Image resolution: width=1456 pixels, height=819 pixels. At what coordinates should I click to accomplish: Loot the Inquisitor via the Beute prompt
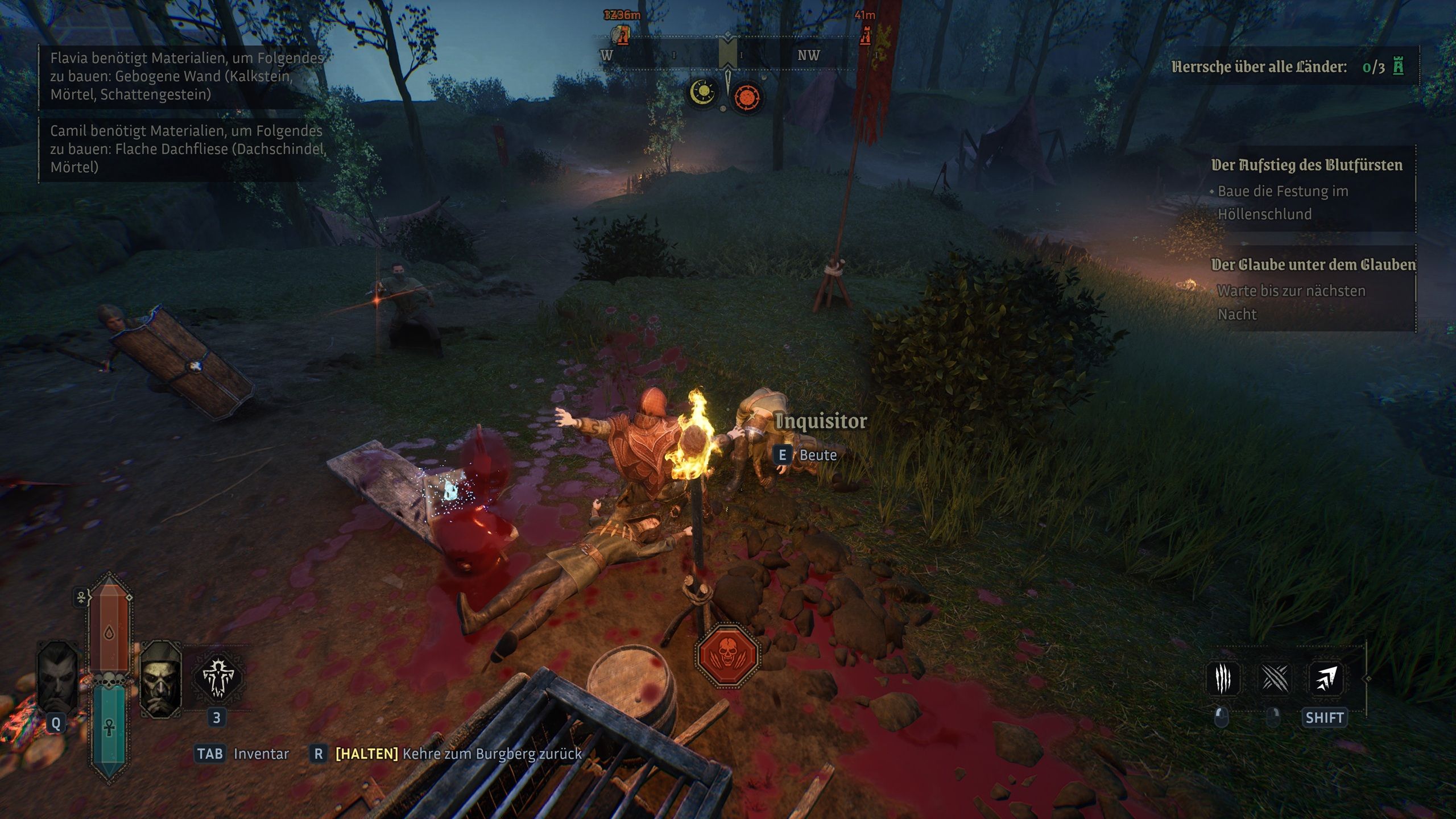(808, 455)
